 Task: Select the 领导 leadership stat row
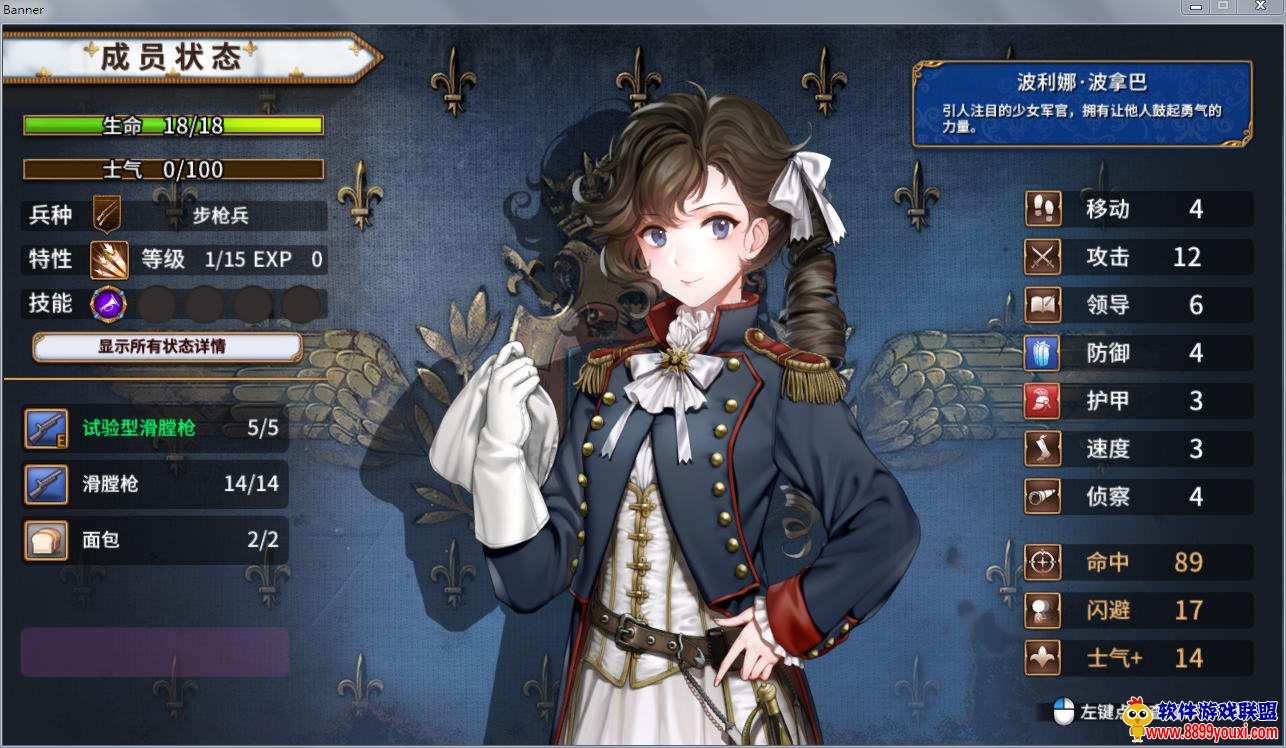tap(1138, 305)
